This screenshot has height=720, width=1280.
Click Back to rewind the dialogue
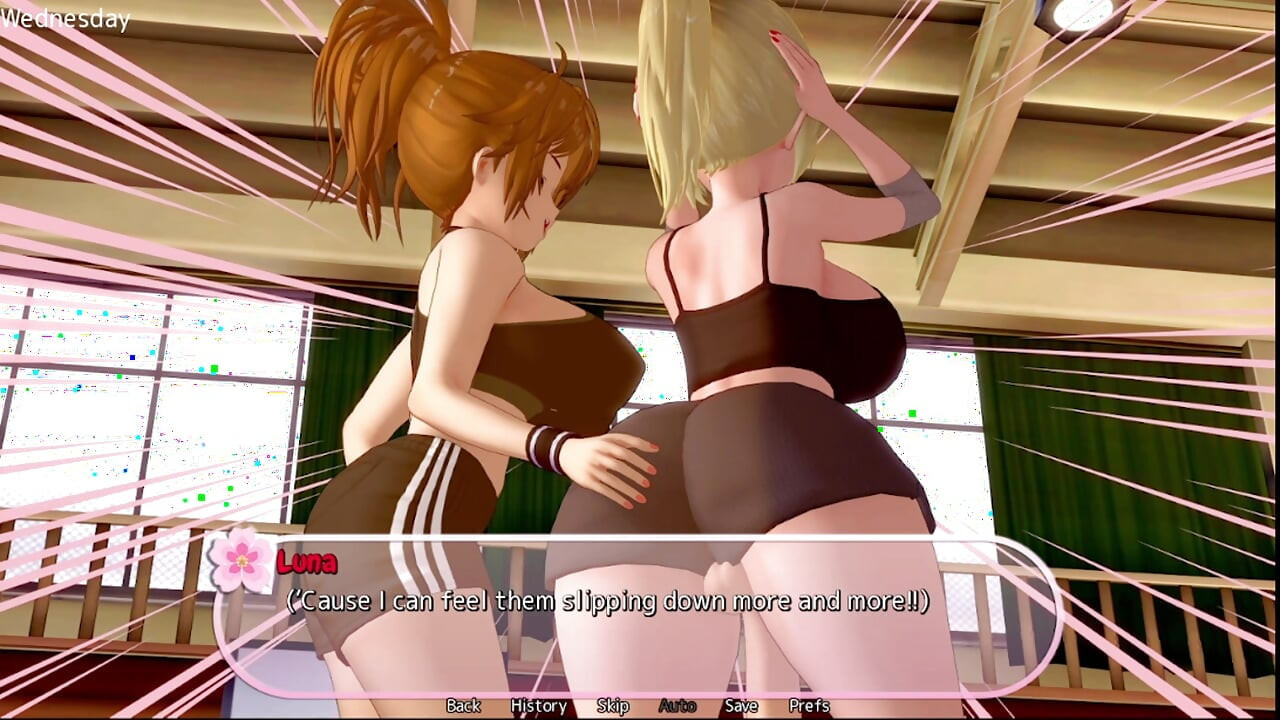pyautogui.click(x=462, y=705)
